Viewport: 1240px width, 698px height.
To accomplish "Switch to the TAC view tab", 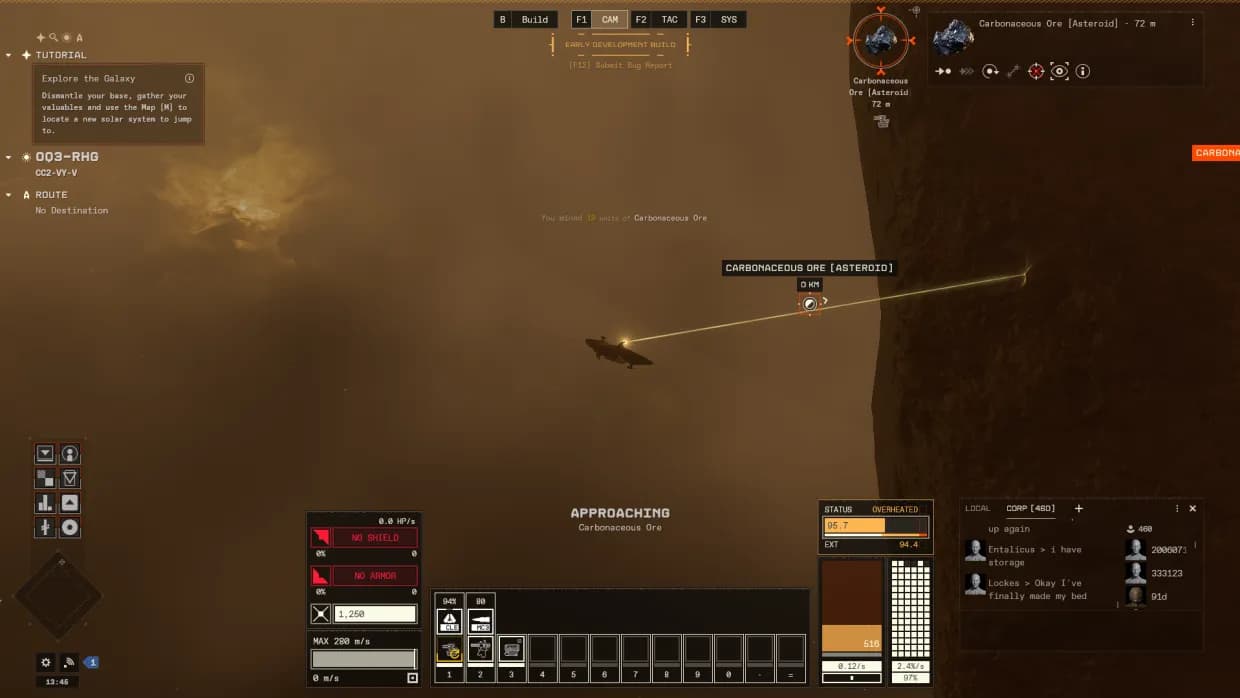I will coord(669,19).
